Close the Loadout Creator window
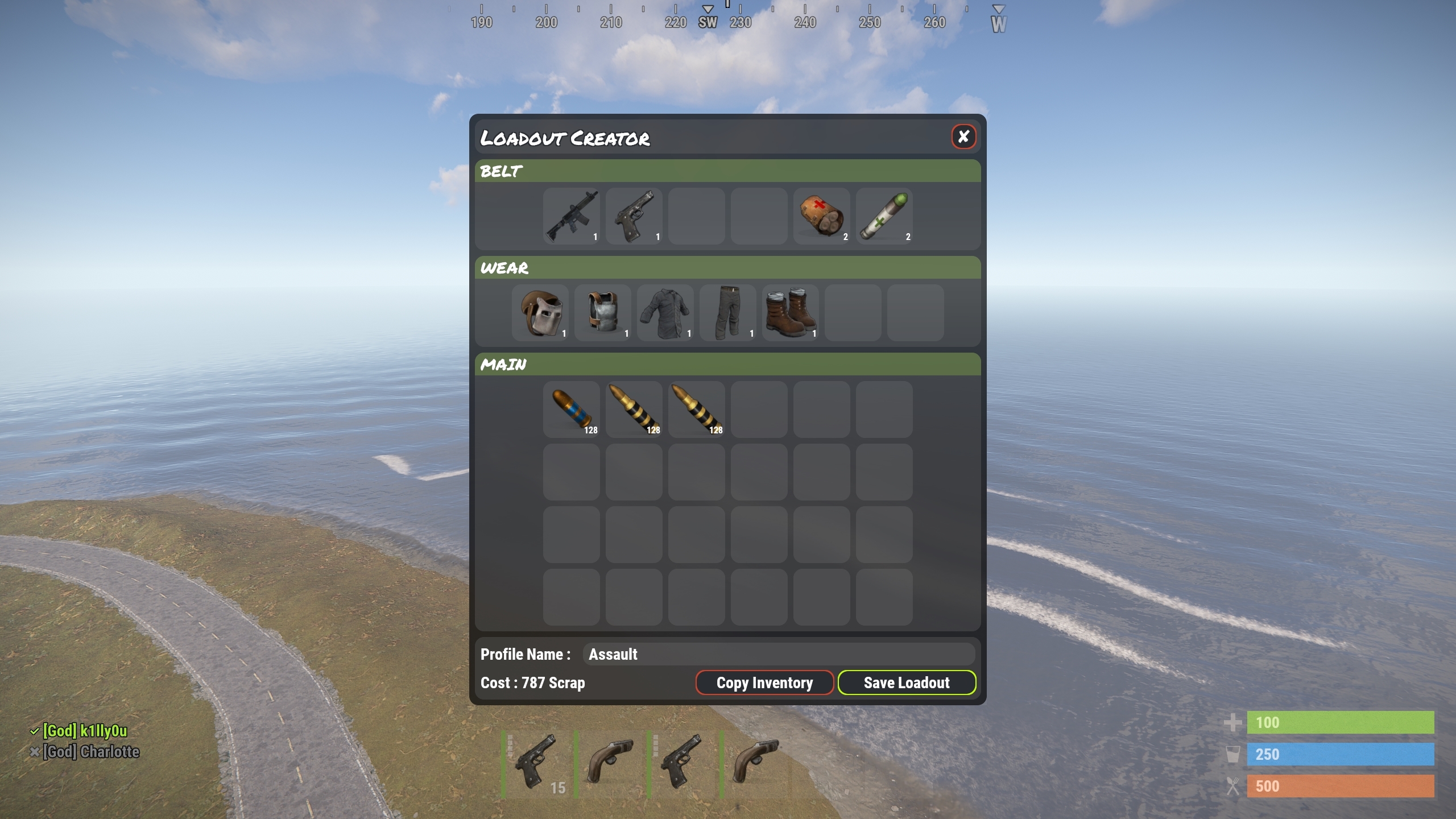The width and height of the screenshot is (1456, 819). pos(963,136)
